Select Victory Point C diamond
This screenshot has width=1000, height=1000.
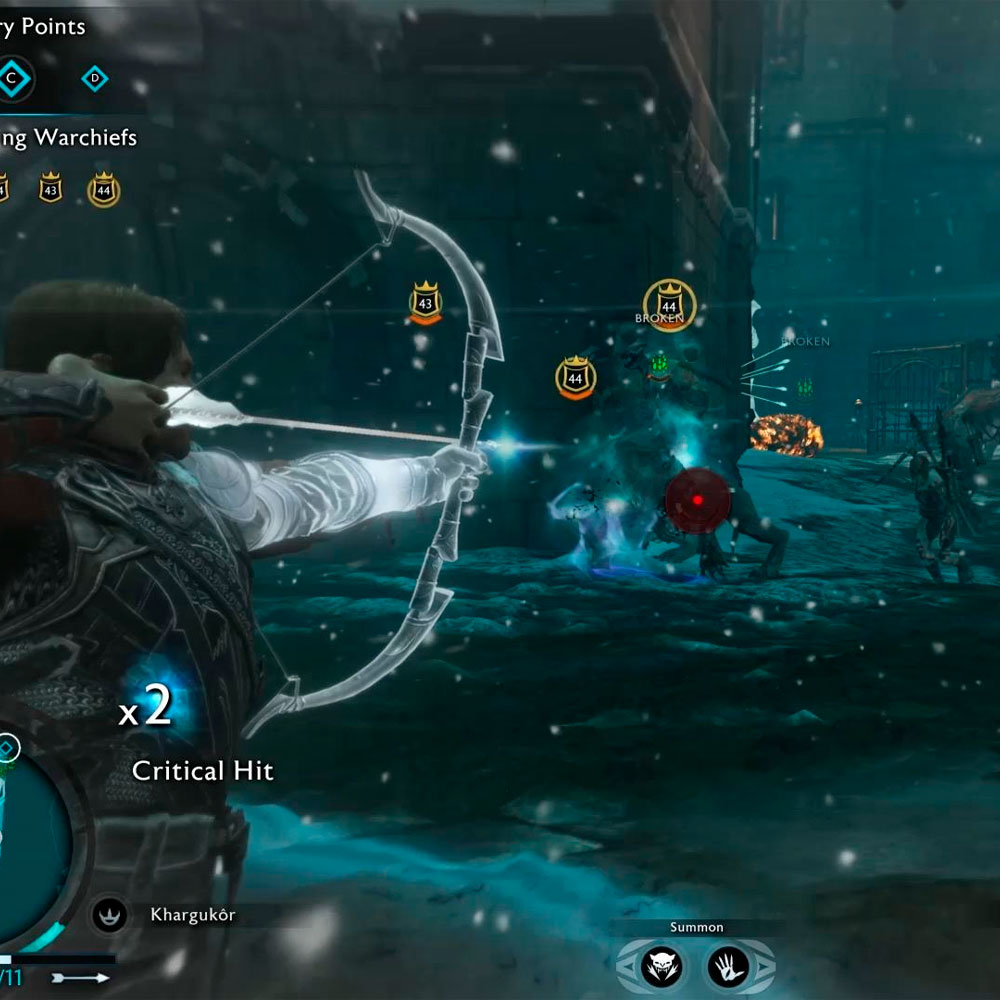13,78
